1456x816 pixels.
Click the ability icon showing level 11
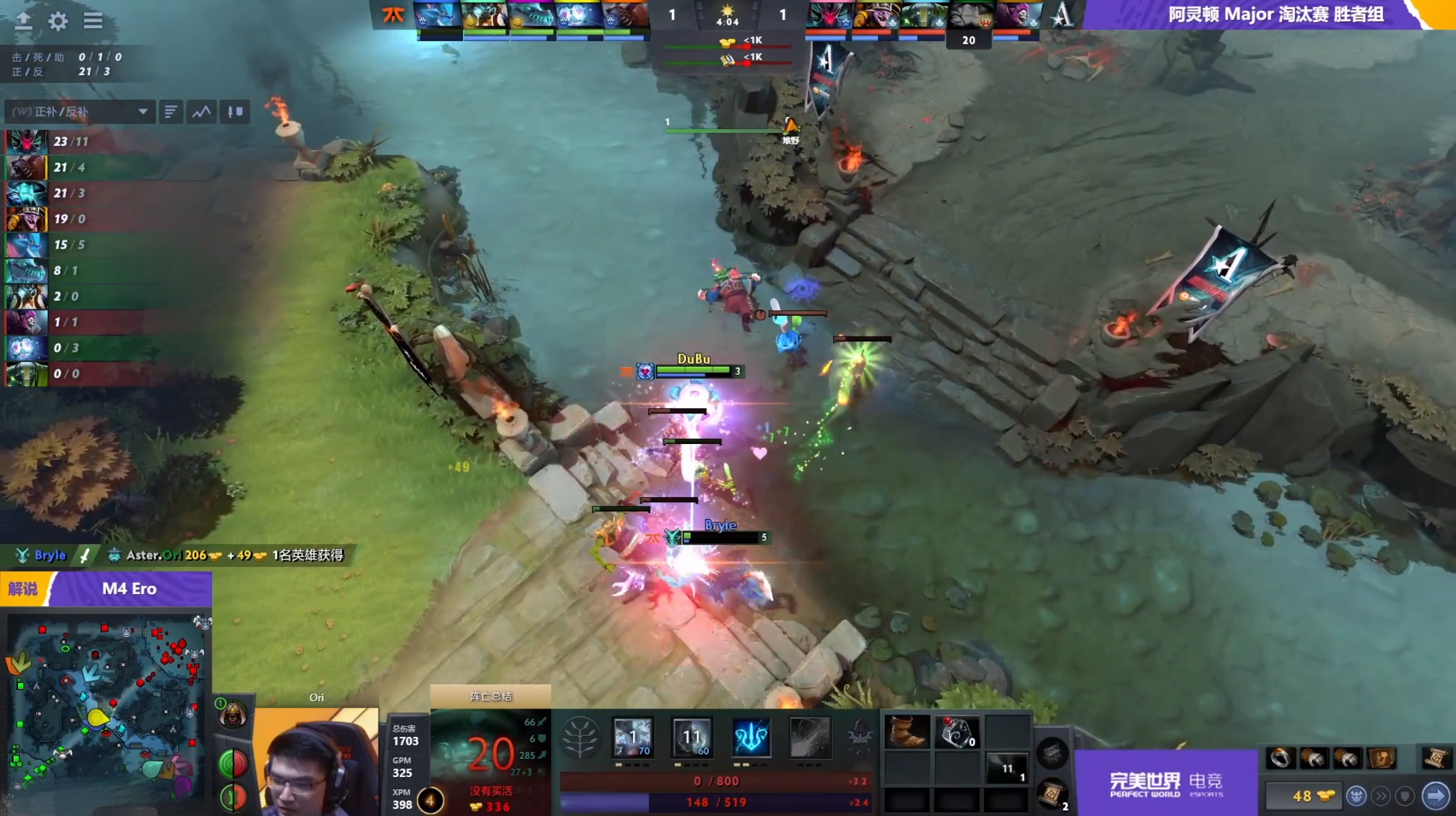coord(692,737)
